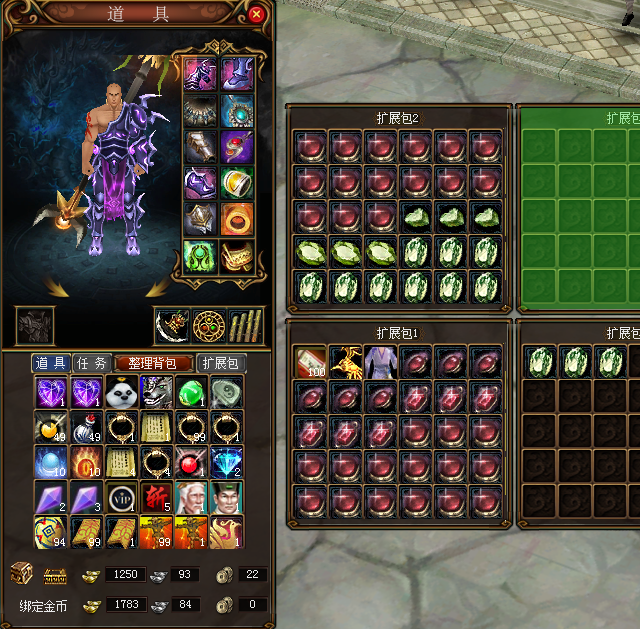Select the red 斩 character item

pyautogui.click(x=155, y=498)
